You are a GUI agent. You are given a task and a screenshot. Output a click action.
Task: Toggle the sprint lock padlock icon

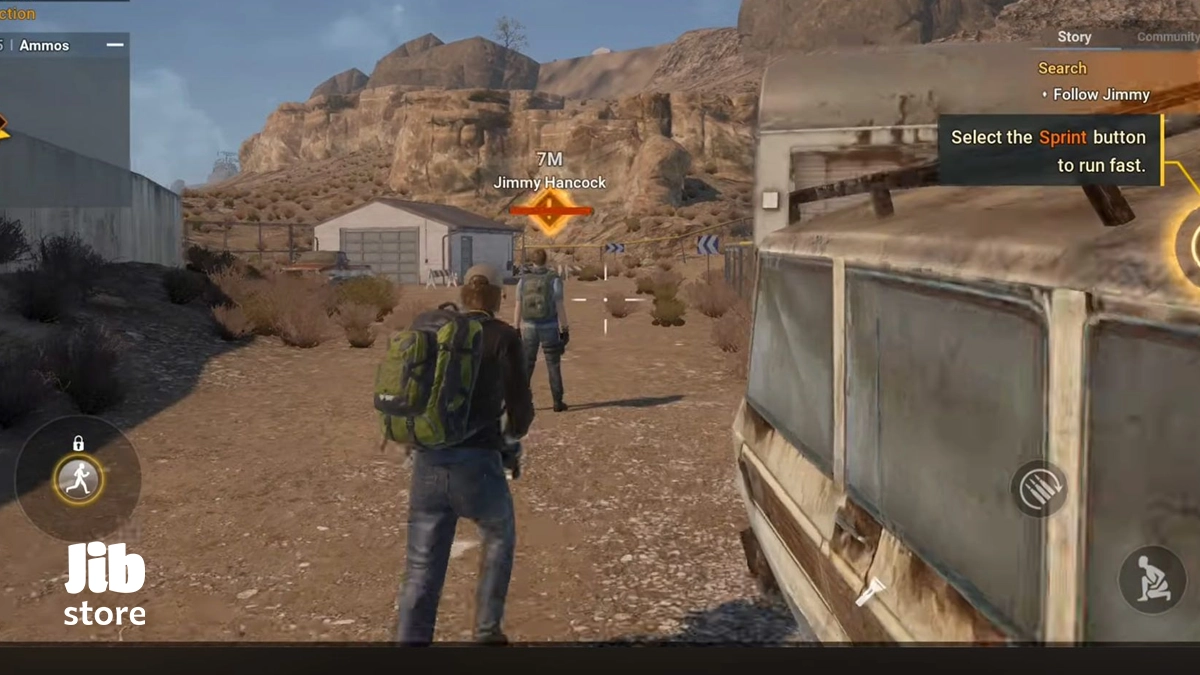pos(78,443)
